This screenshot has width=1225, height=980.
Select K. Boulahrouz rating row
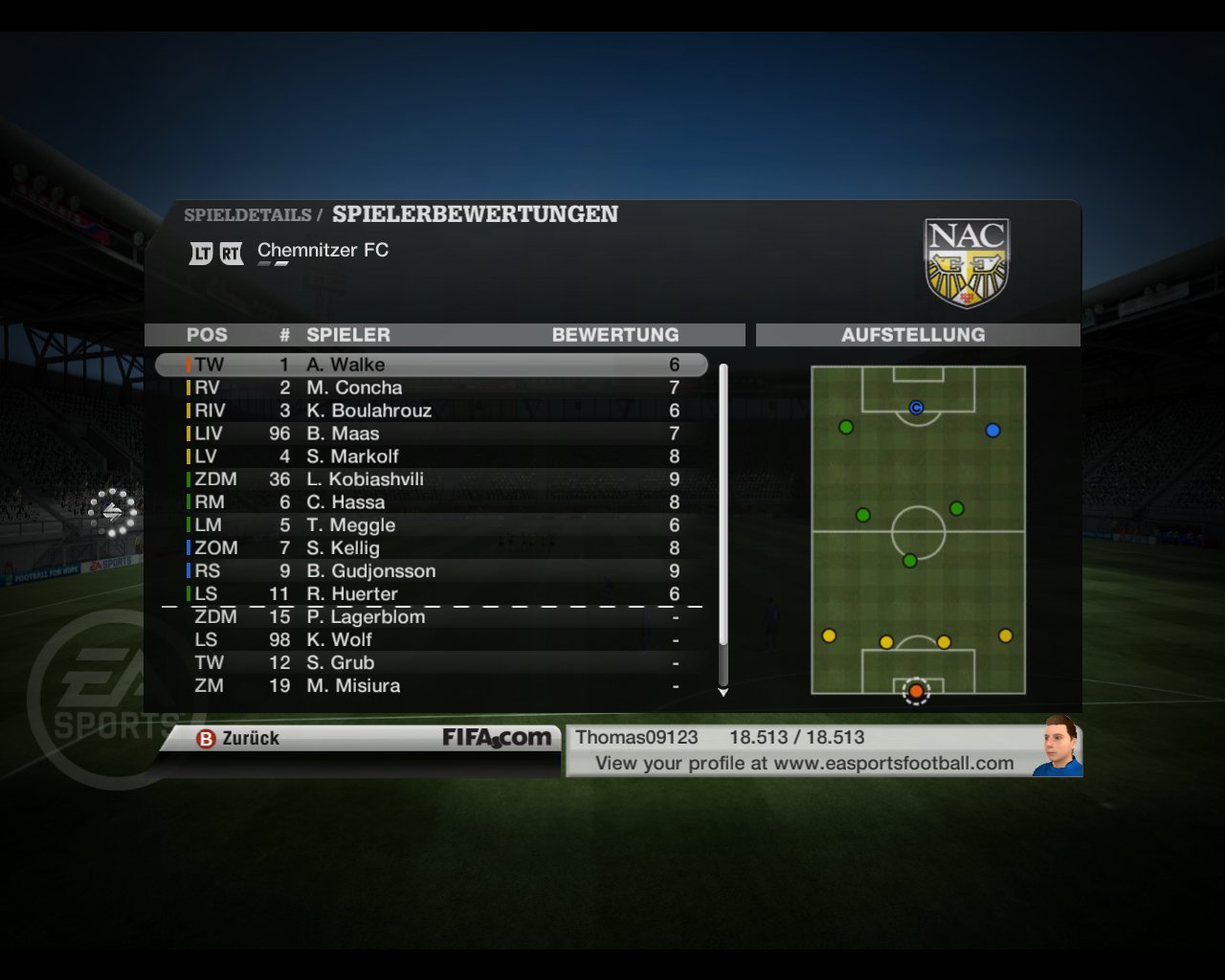(x=431, y=411)
